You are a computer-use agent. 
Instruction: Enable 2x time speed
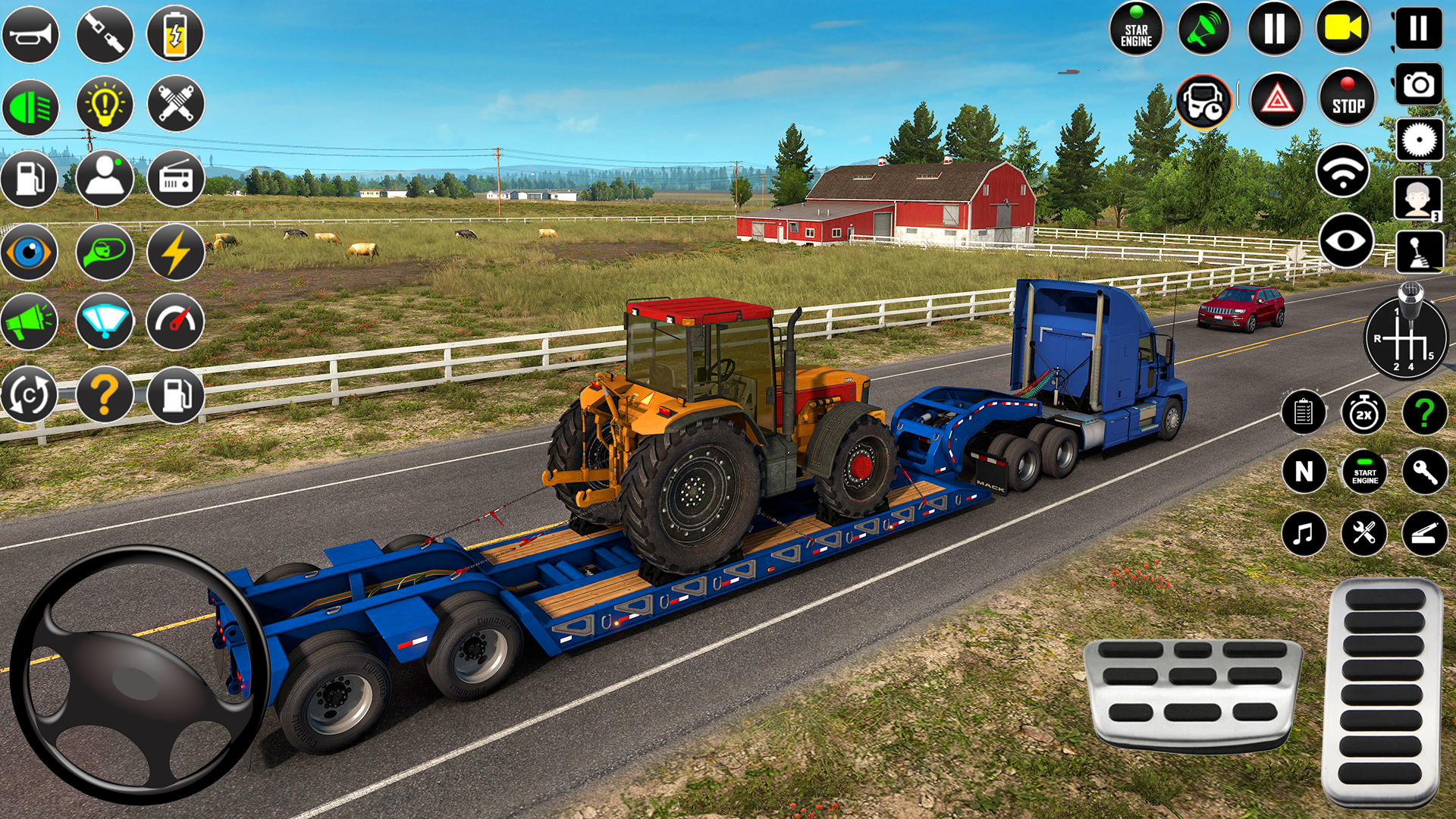[x=1363, y=413]
